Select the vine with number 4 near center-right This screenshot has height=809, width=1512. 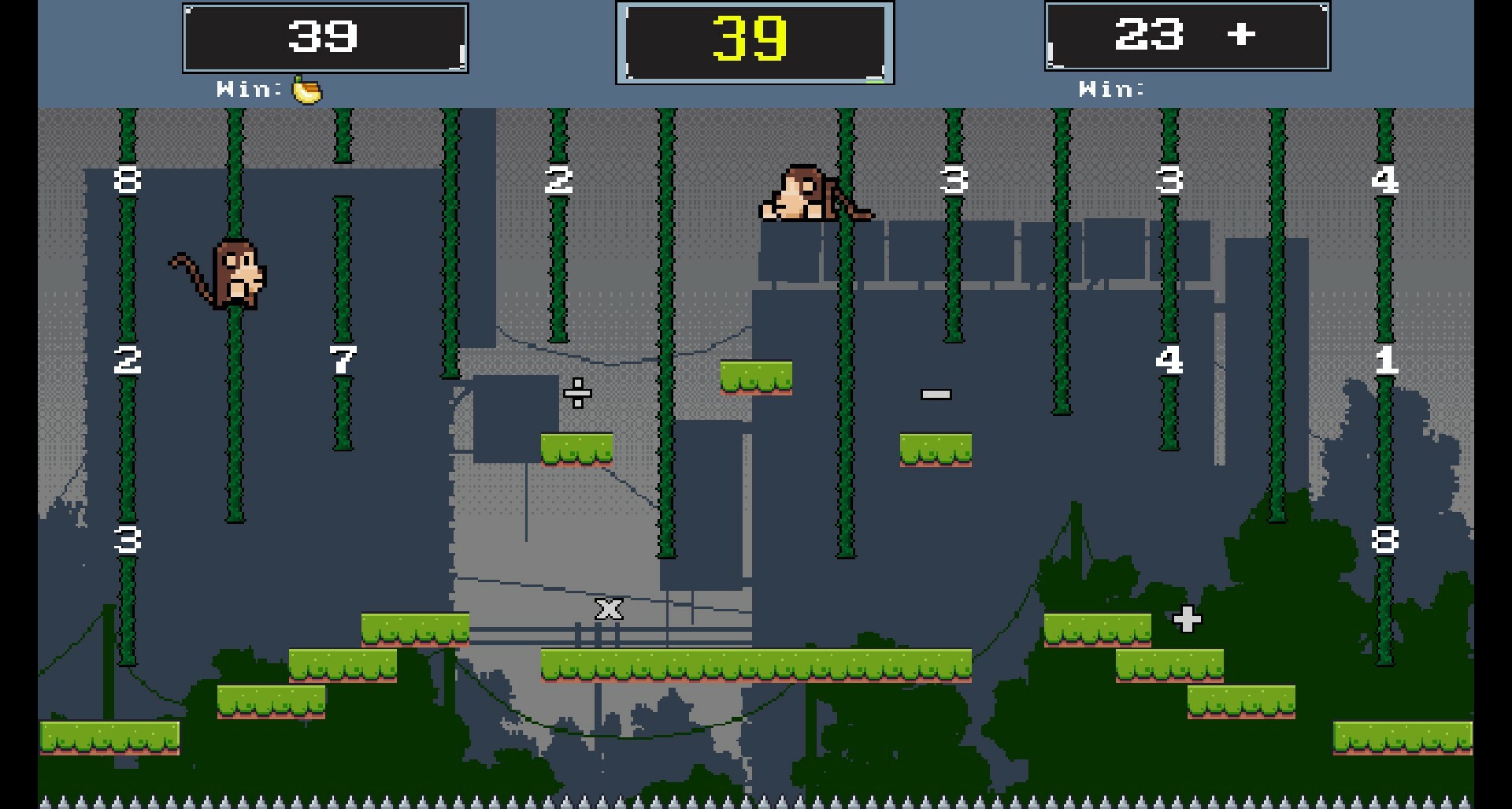[x=1169, y=360]
